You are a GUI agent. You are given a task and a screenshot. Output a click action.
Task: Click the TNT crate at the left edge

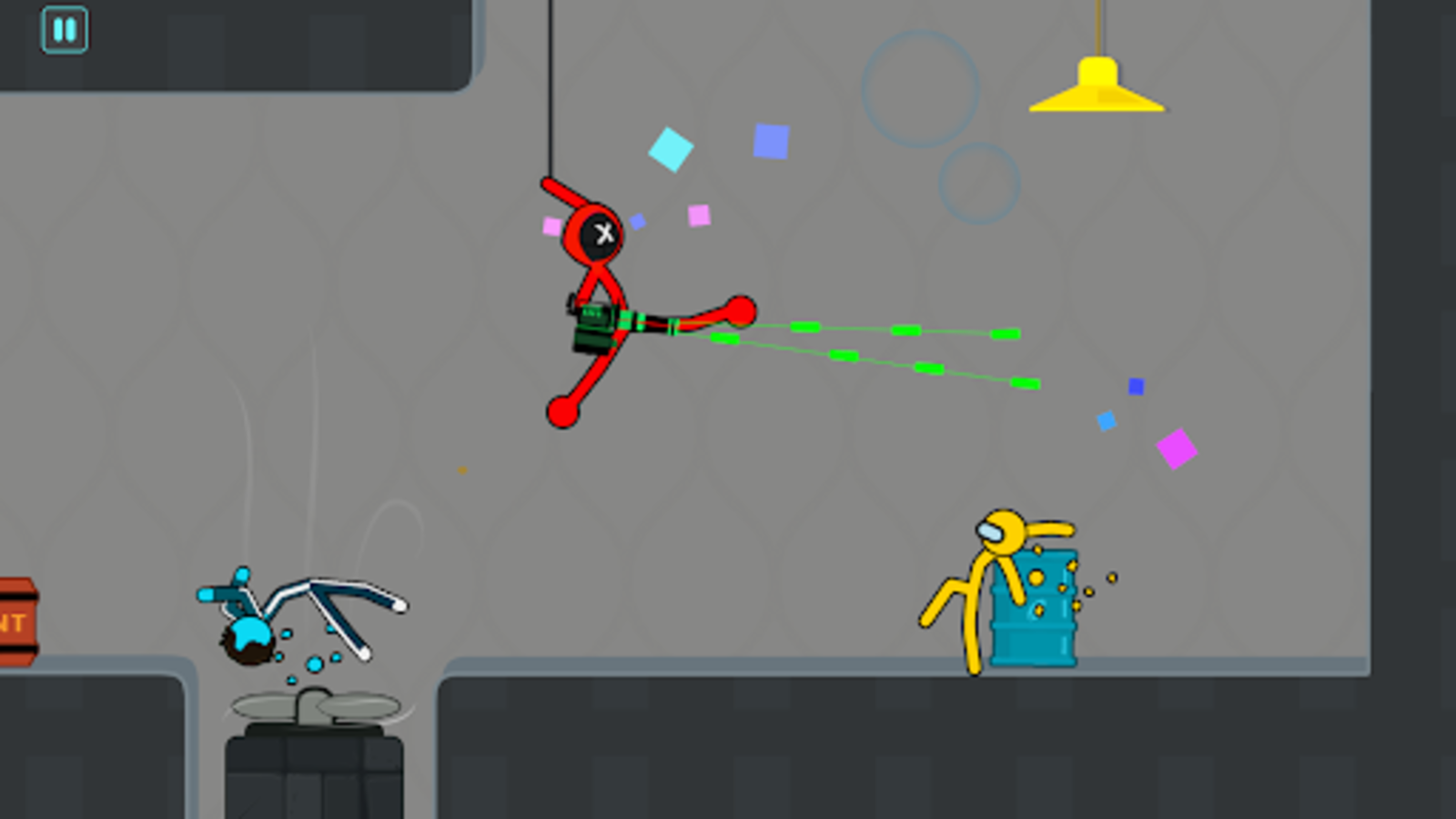(x=14, y=623)
